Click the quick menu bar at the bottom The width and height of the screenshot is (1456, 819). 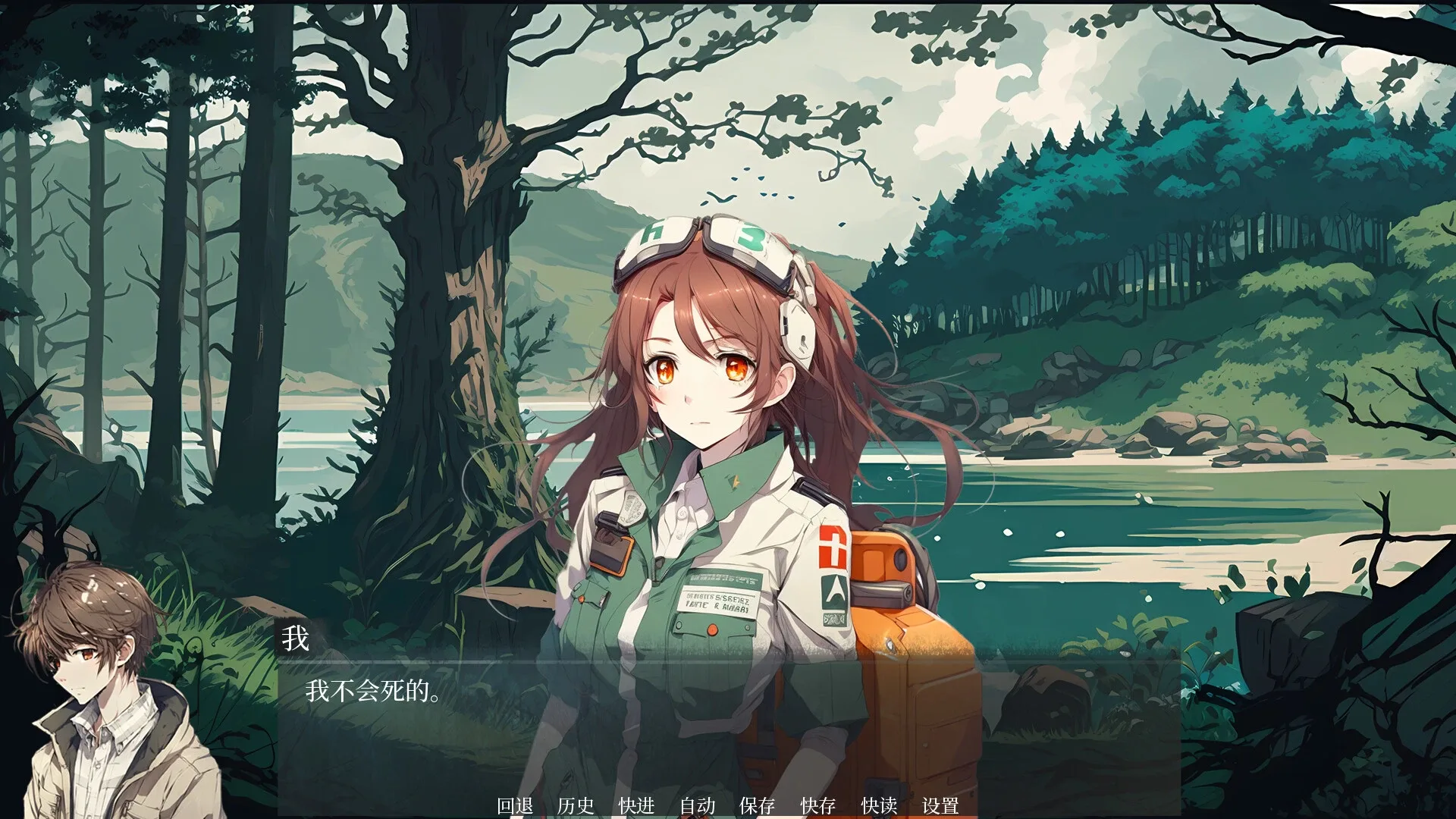[x=728, y=806]
